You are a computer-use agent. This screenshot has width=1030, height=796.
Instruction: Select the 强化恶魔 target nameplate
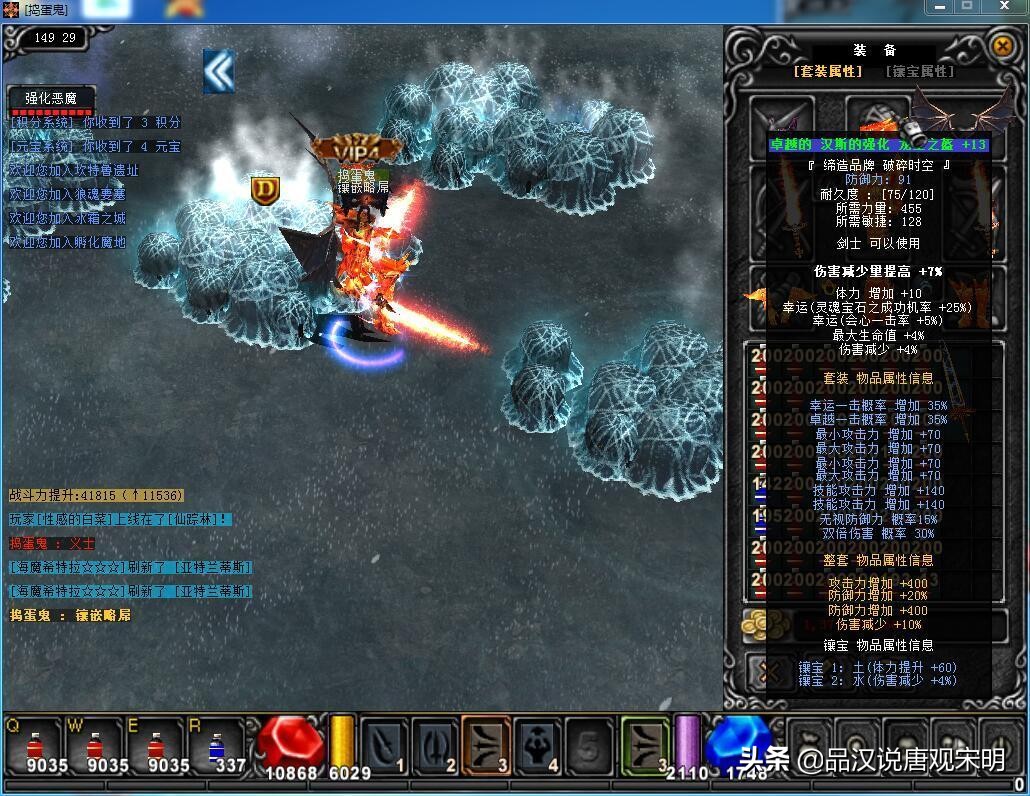click(52, 99)
